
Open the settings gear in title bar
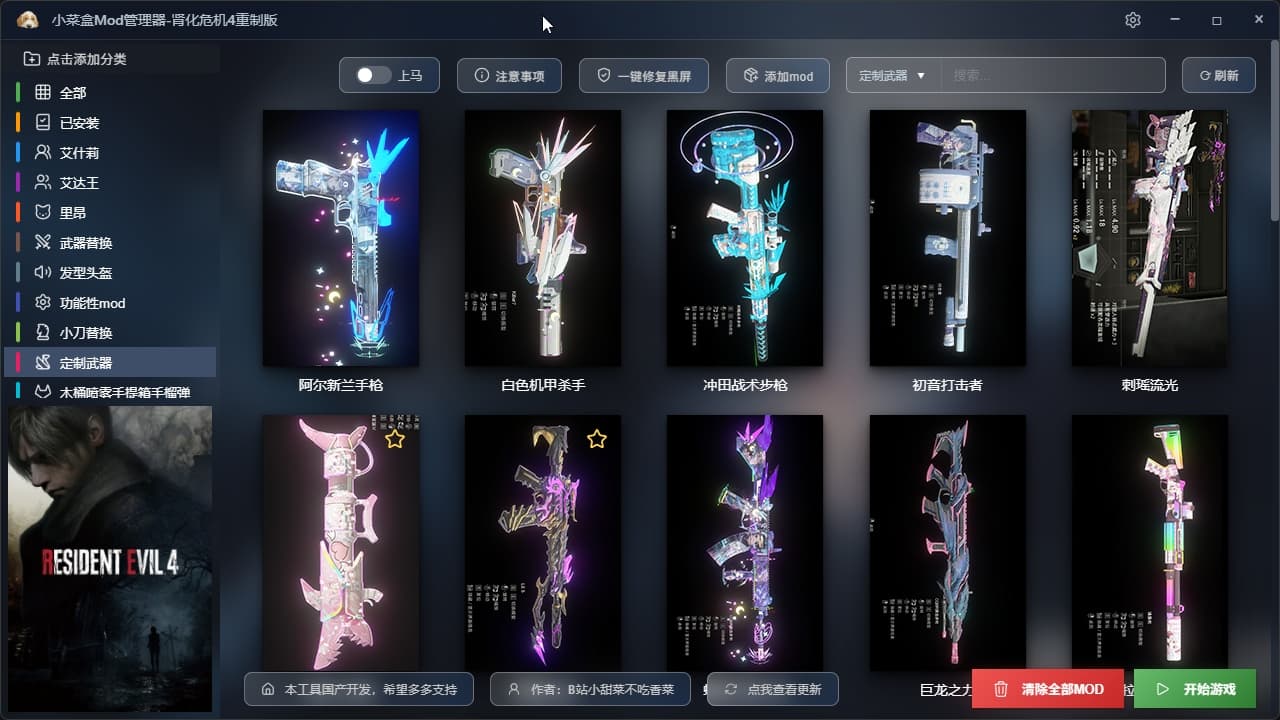[x=1132, y=20]
